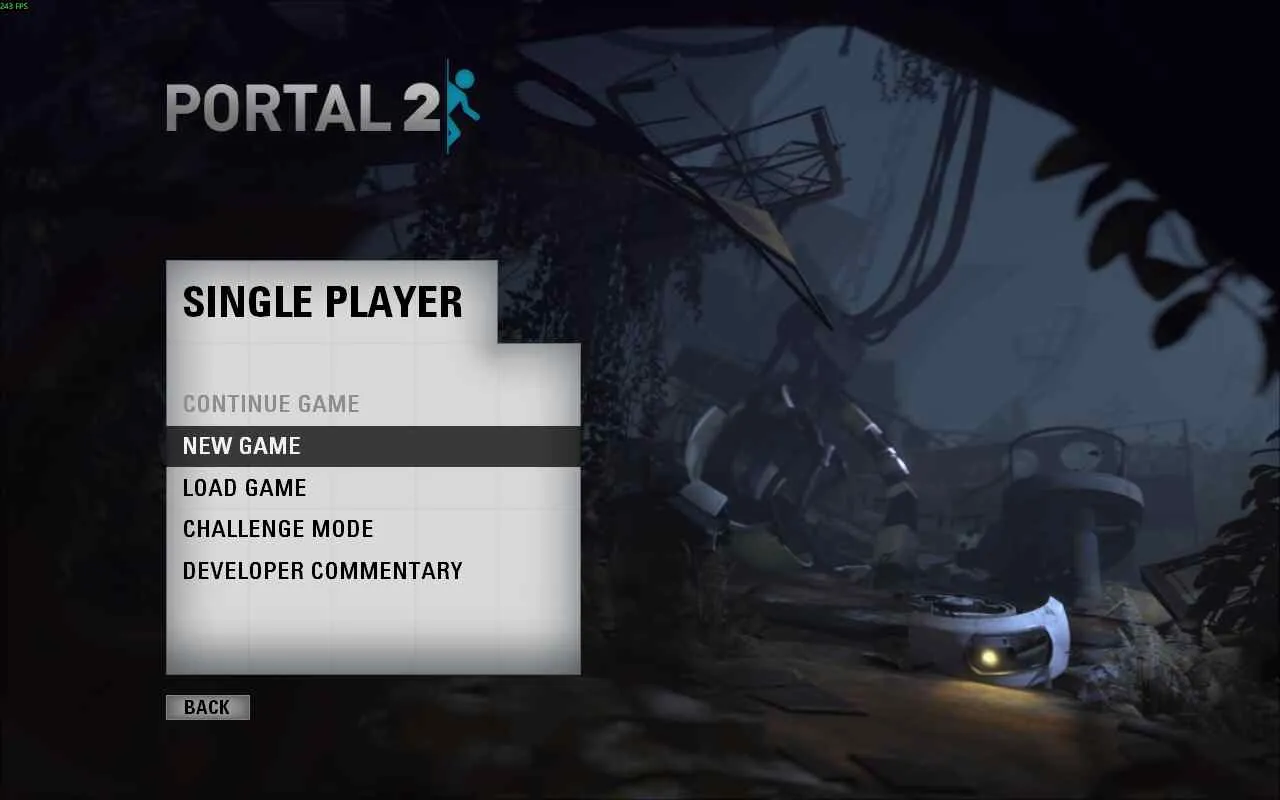Go back with the Back button
Viewport: 1280px width, 800px height.
click(207, 707)
